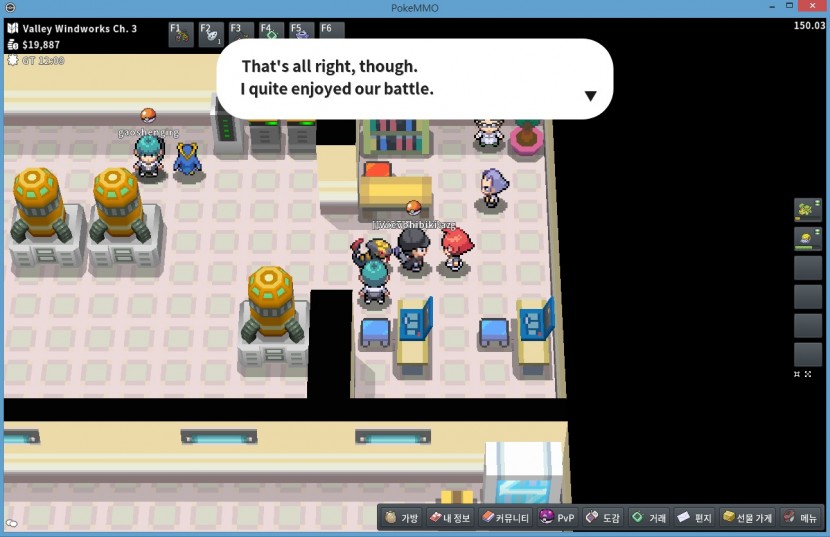The width and height of the screenshot is (830, 537).
Task: Click the chat bubble icon
Action: pyautogui.click(x=11, y=523)
